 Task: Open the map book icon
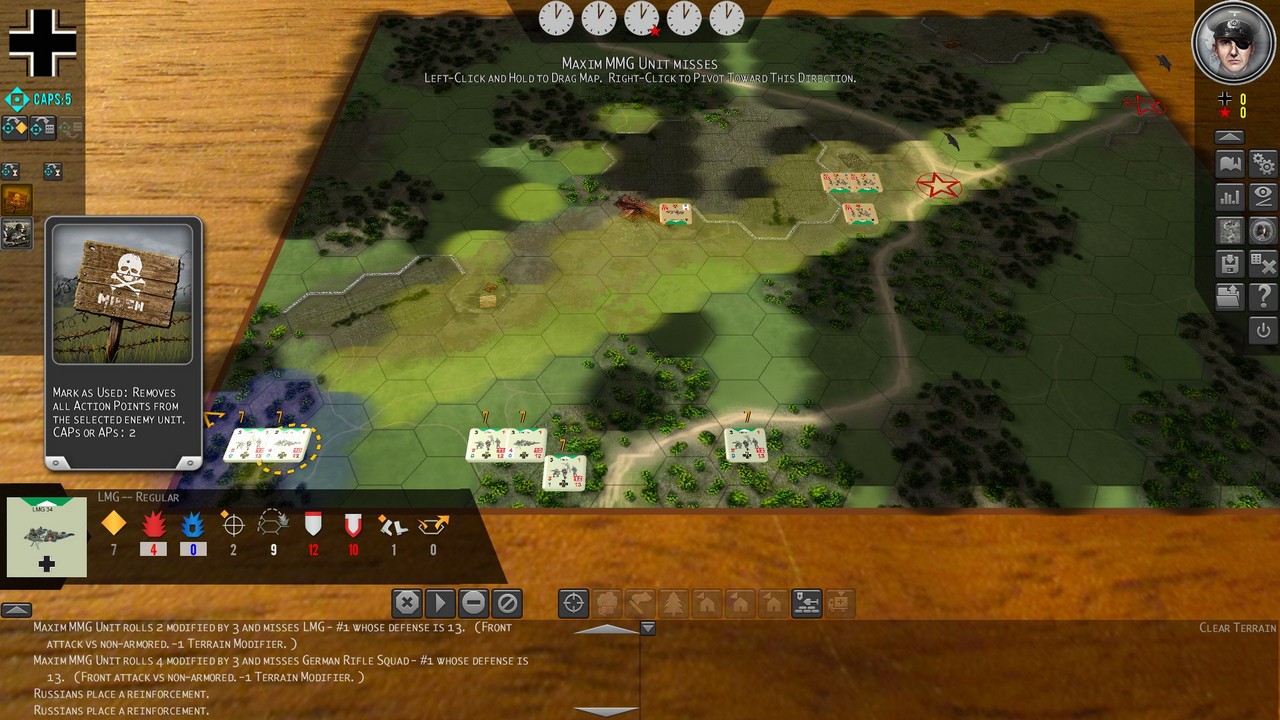pos(1230,164)
